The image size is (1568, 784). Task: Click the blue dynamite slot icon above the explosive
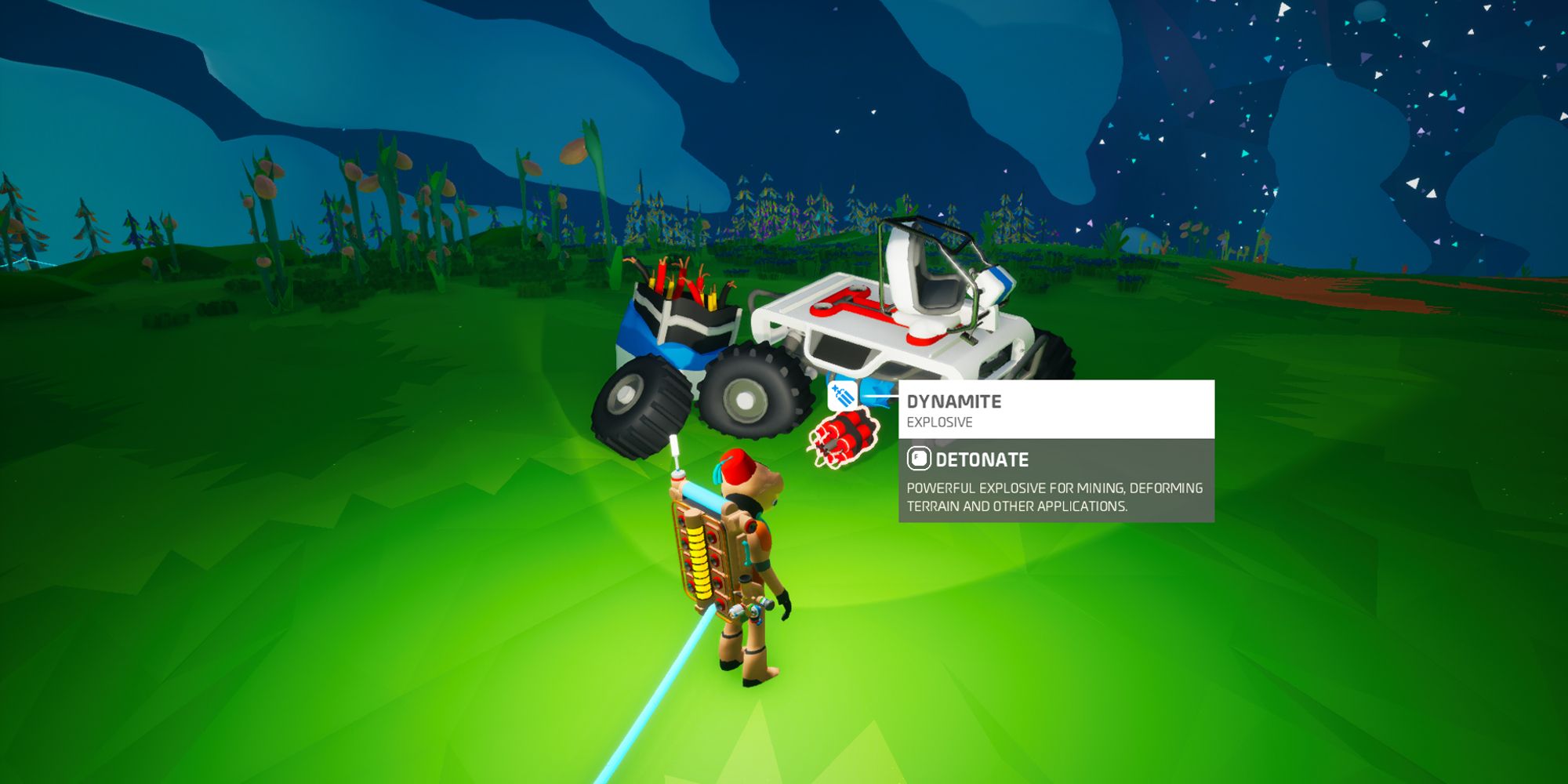tap(842, 395)
